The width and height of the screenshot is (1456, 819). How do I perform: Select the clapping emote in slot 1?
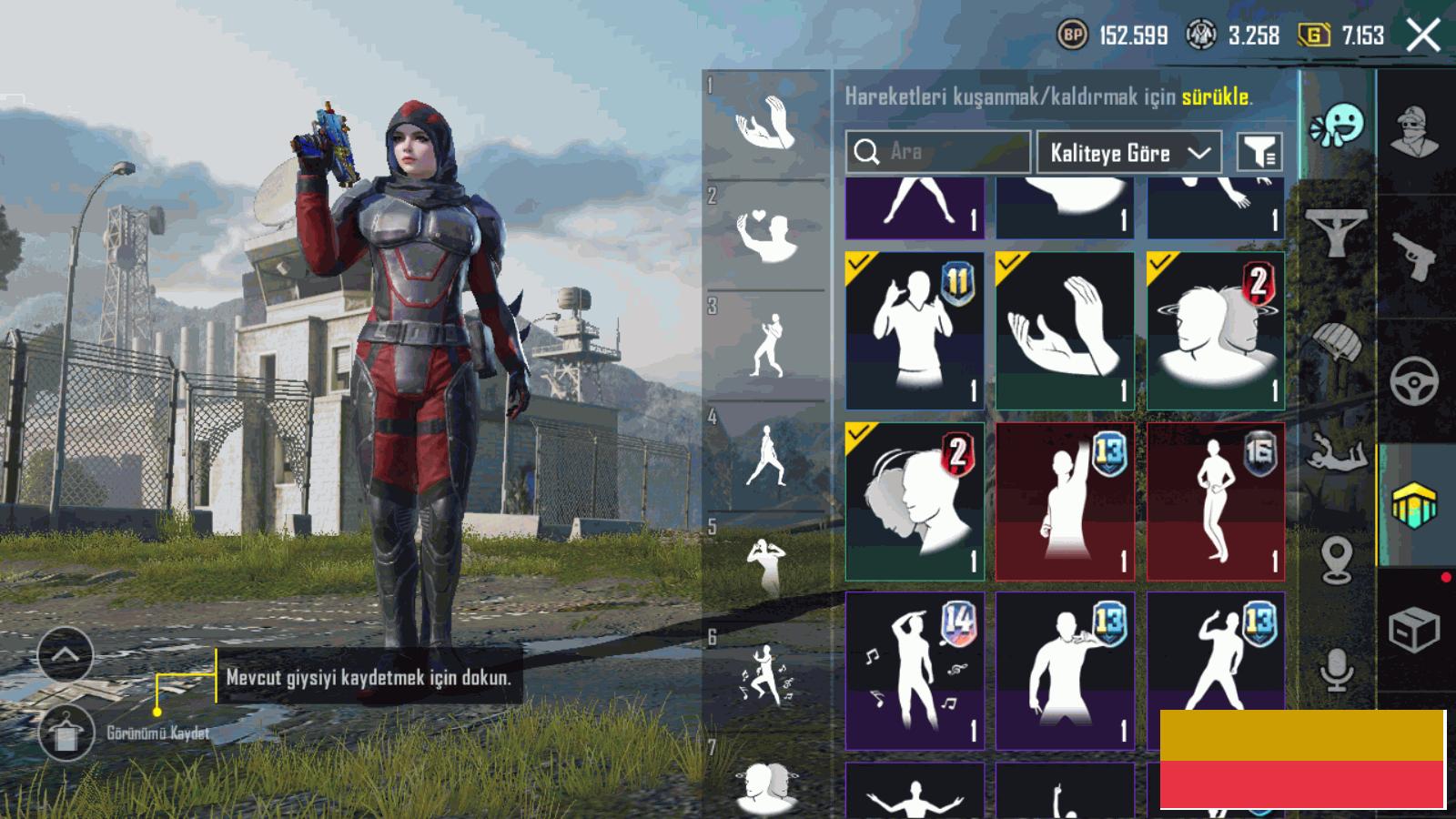click(x=766, y=124)
